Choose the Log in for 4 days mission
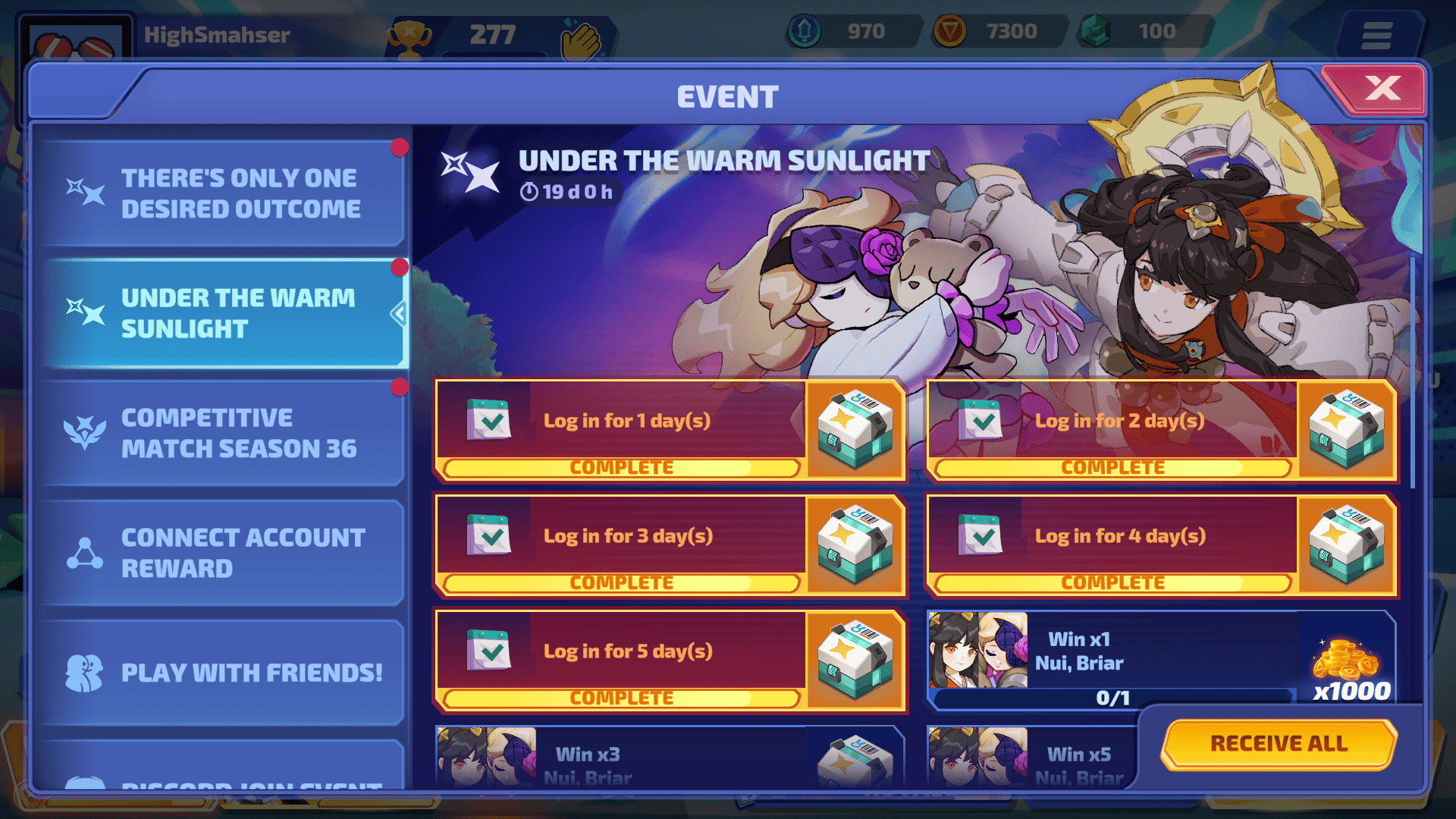The height and width of the screenshot is (819, 1456). tap(1119, 536)
